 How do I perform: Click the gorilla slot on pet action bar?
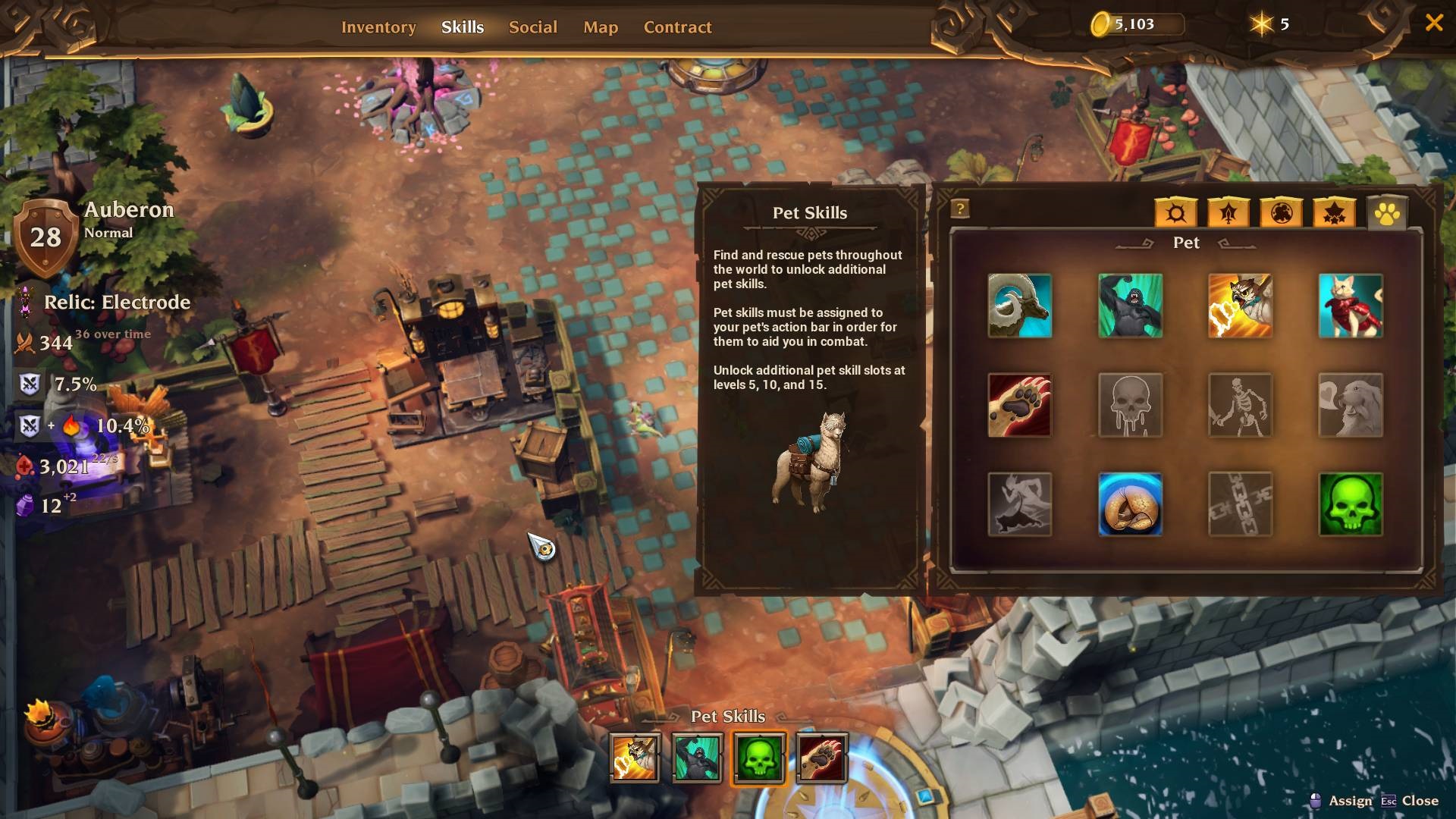tap(697, 758)
